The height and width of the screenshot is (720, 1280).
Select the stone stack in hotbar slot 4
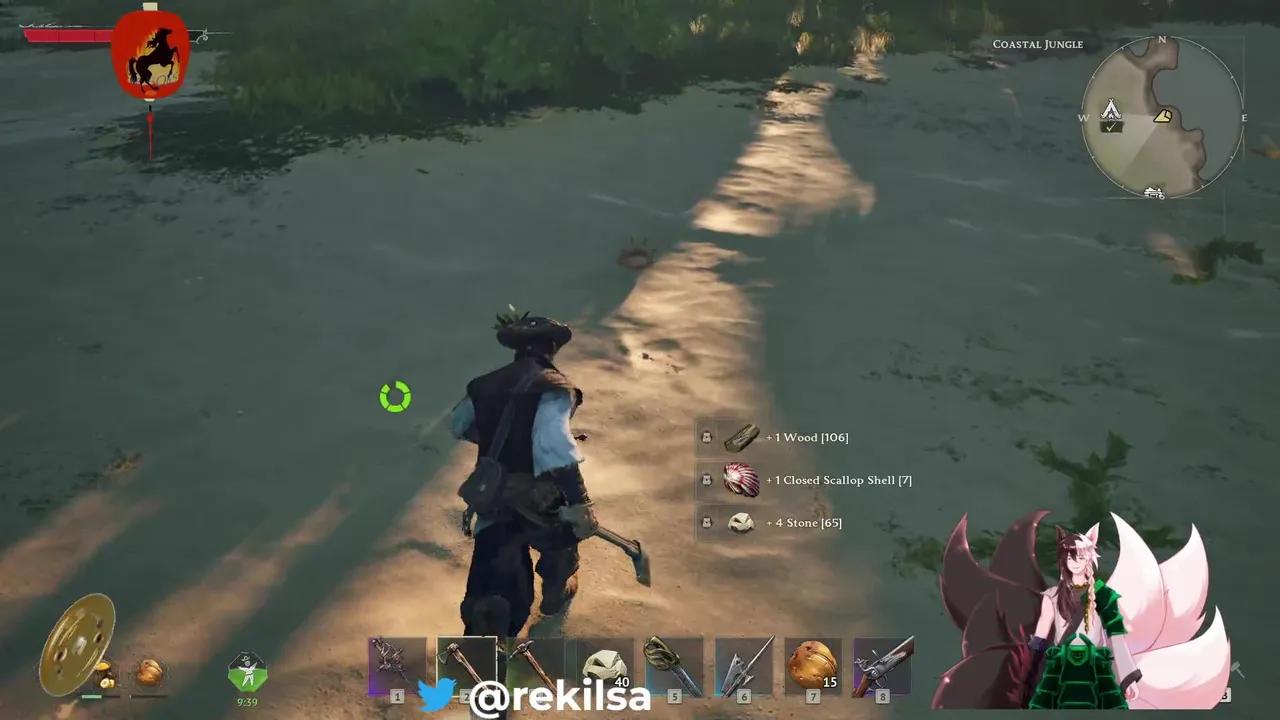point(605,663)
